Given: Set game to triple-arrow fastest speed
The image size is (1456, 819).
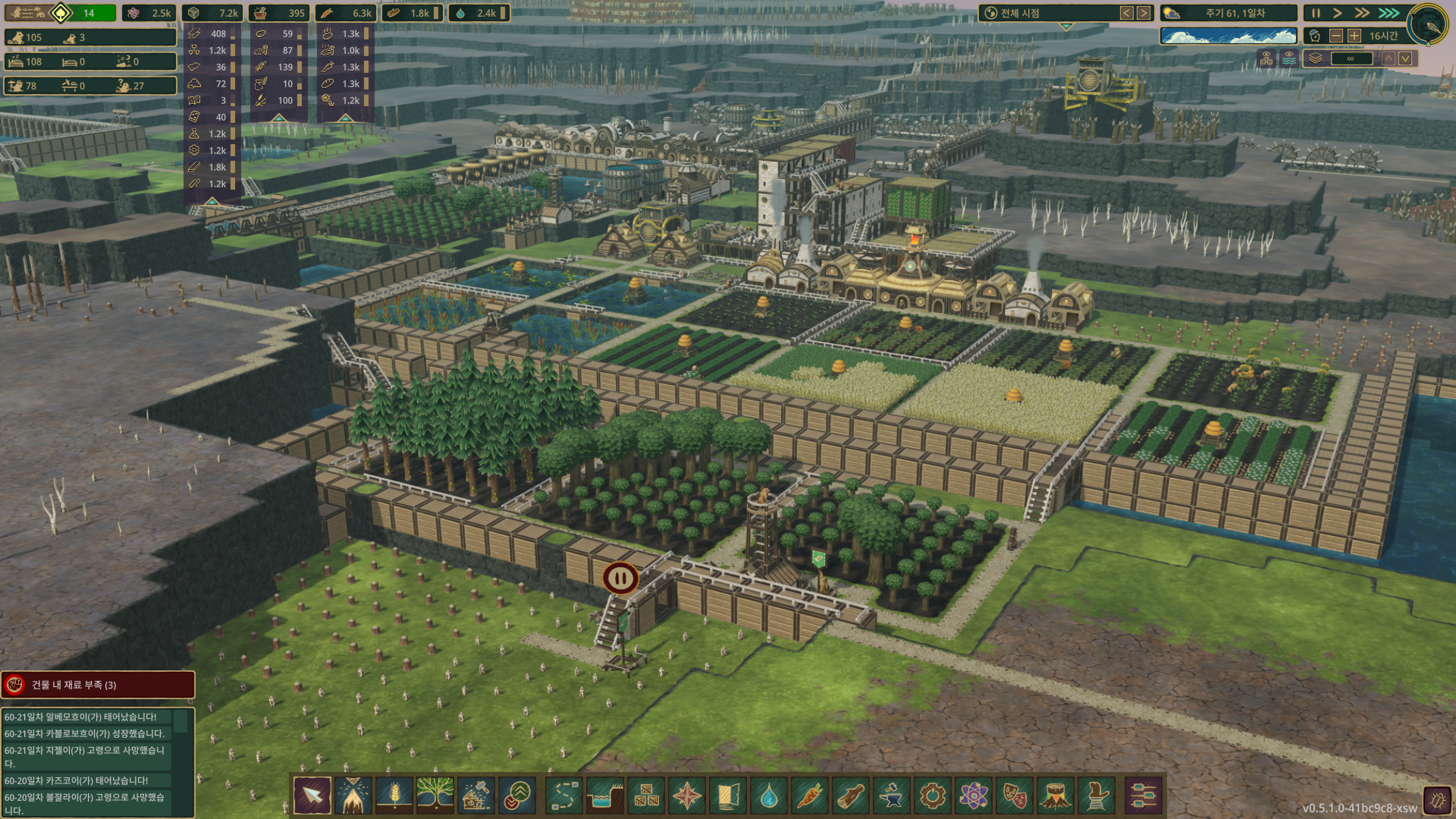Looking at the screenshot, I should pyautogui.click(x=1389, y=13).
